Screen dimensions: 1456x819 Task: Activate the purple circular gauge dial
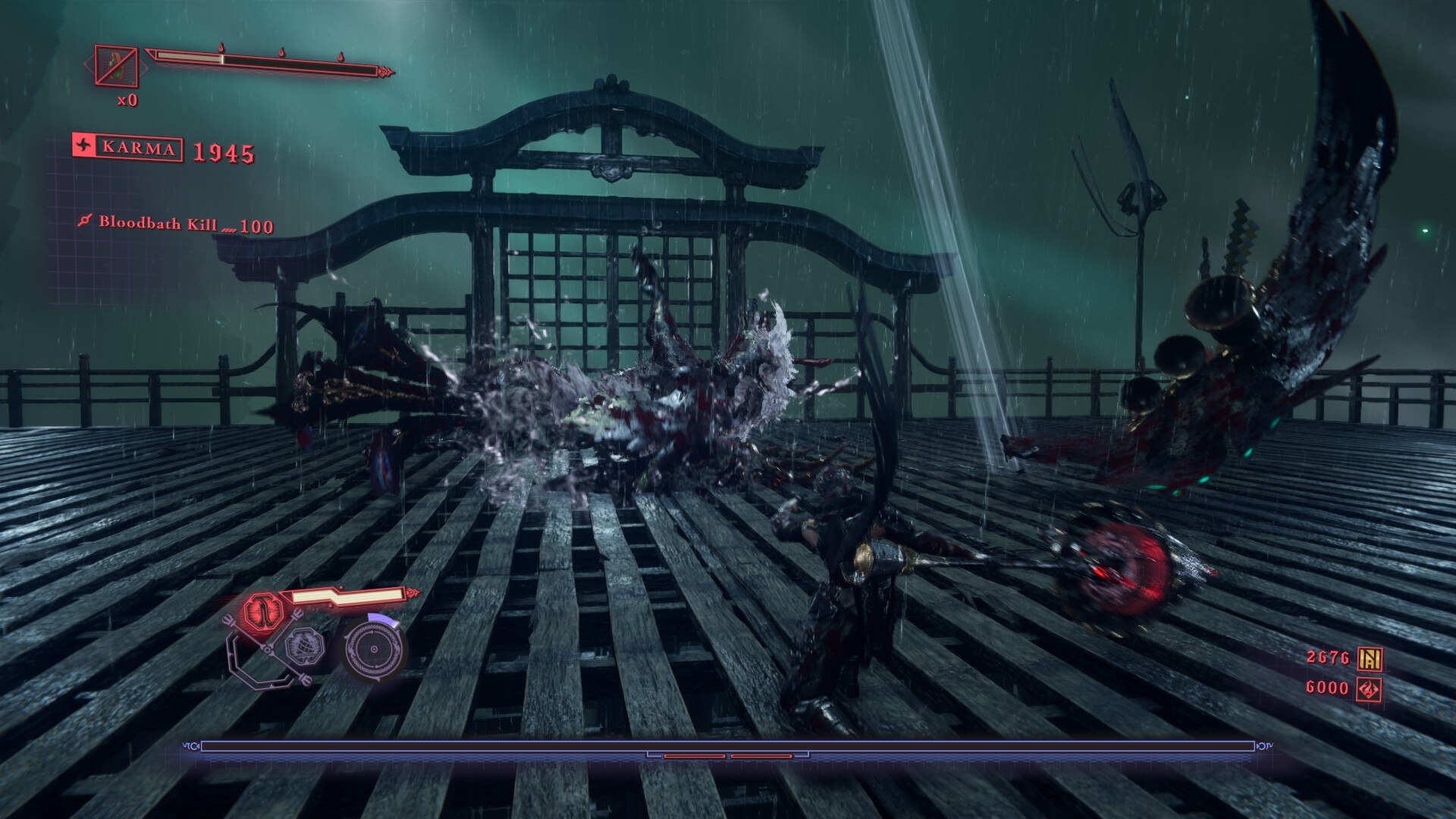pos(373,650)
